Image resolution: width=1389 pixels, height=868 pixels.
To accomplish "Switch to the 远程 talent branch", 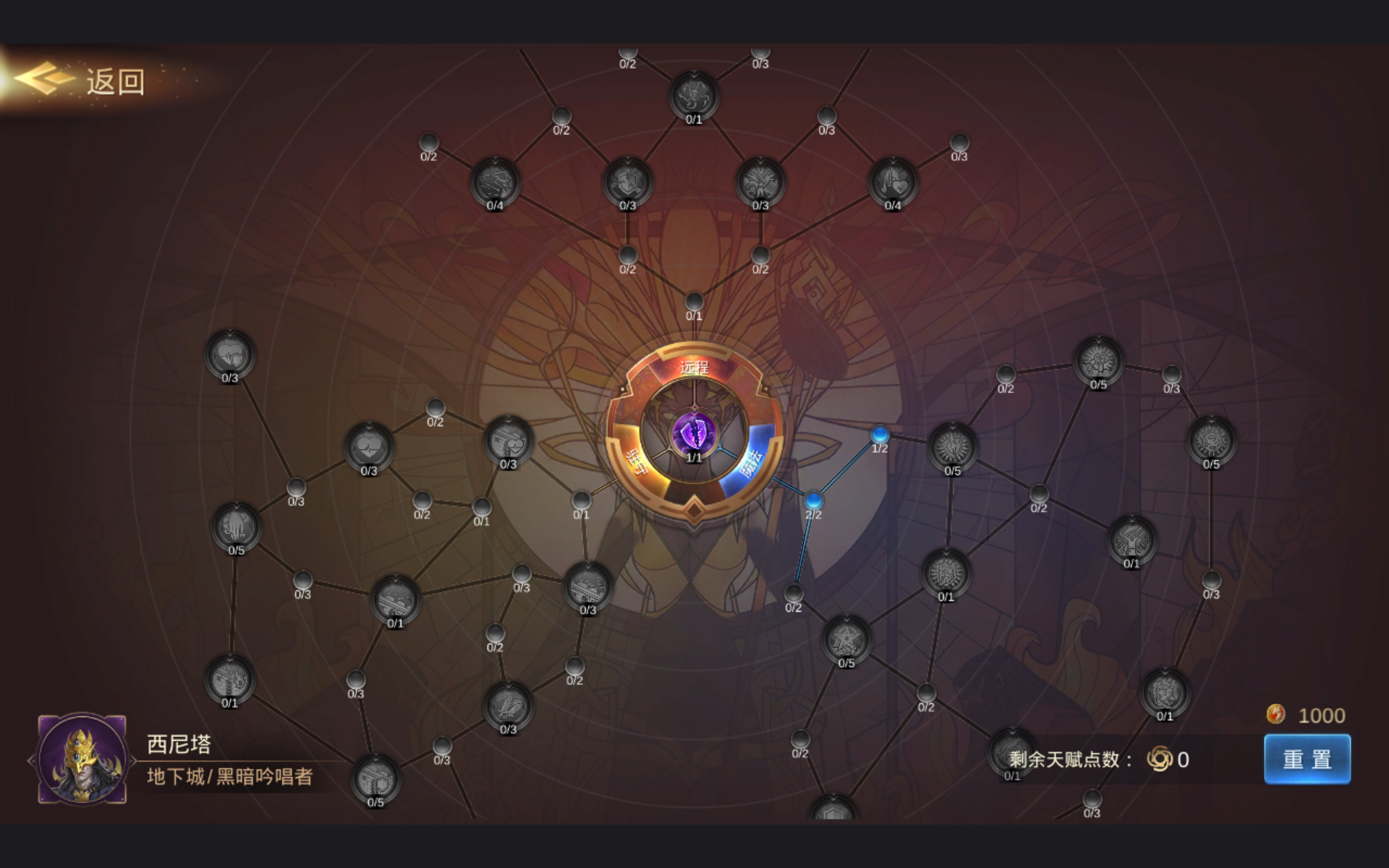I will [694, 367].
